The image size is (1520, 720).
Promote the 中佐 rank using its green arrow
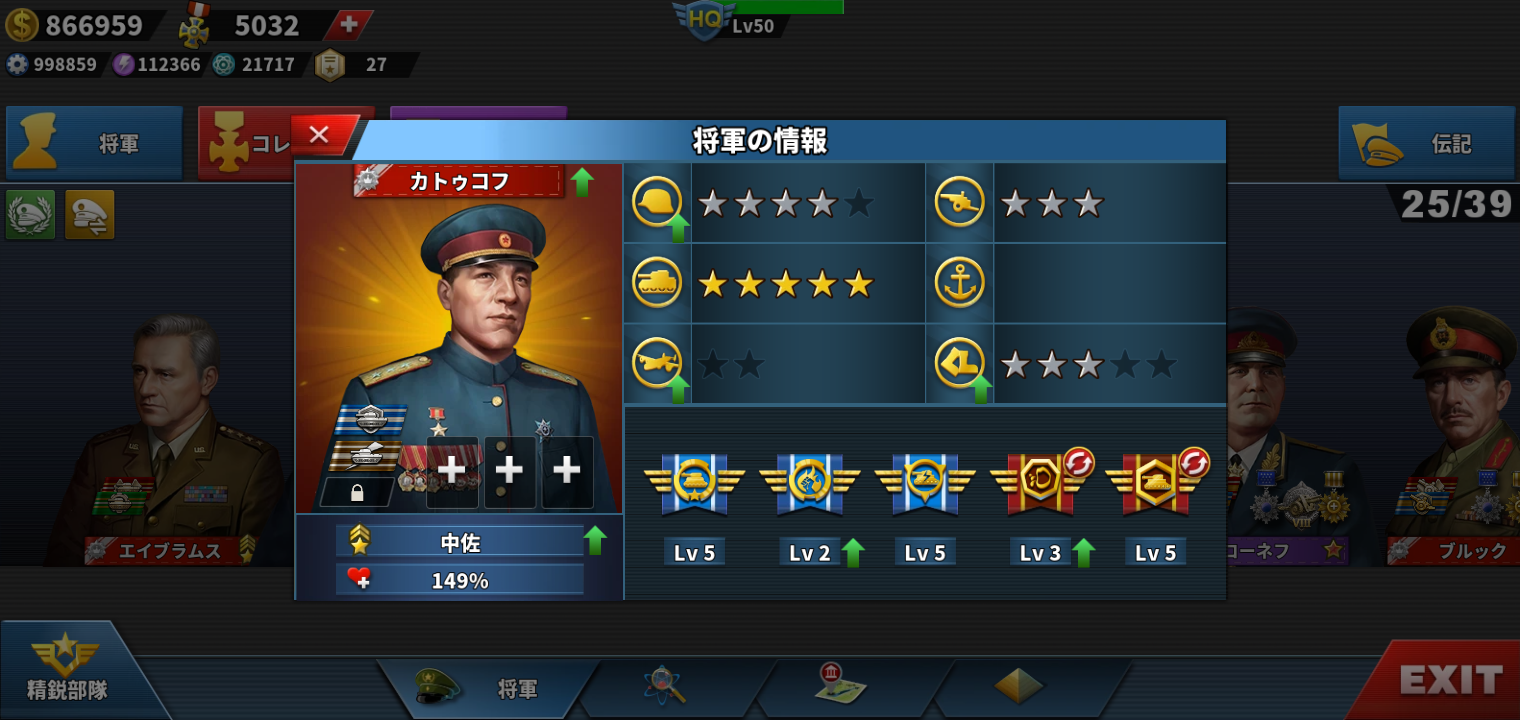tap(595, 541)
